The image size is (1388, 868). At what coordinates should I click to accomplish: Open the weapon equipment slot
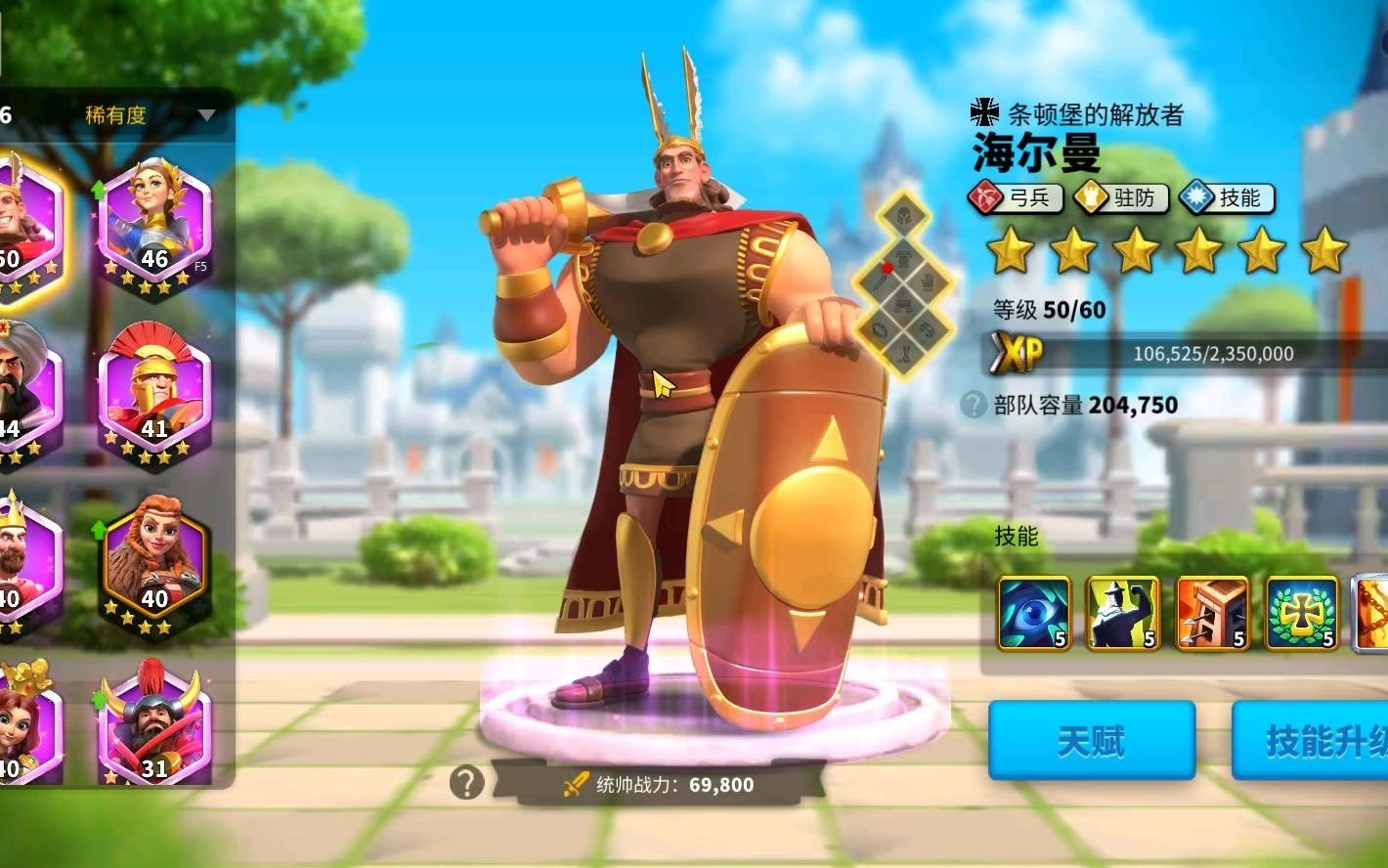click(x=877, y=281)
